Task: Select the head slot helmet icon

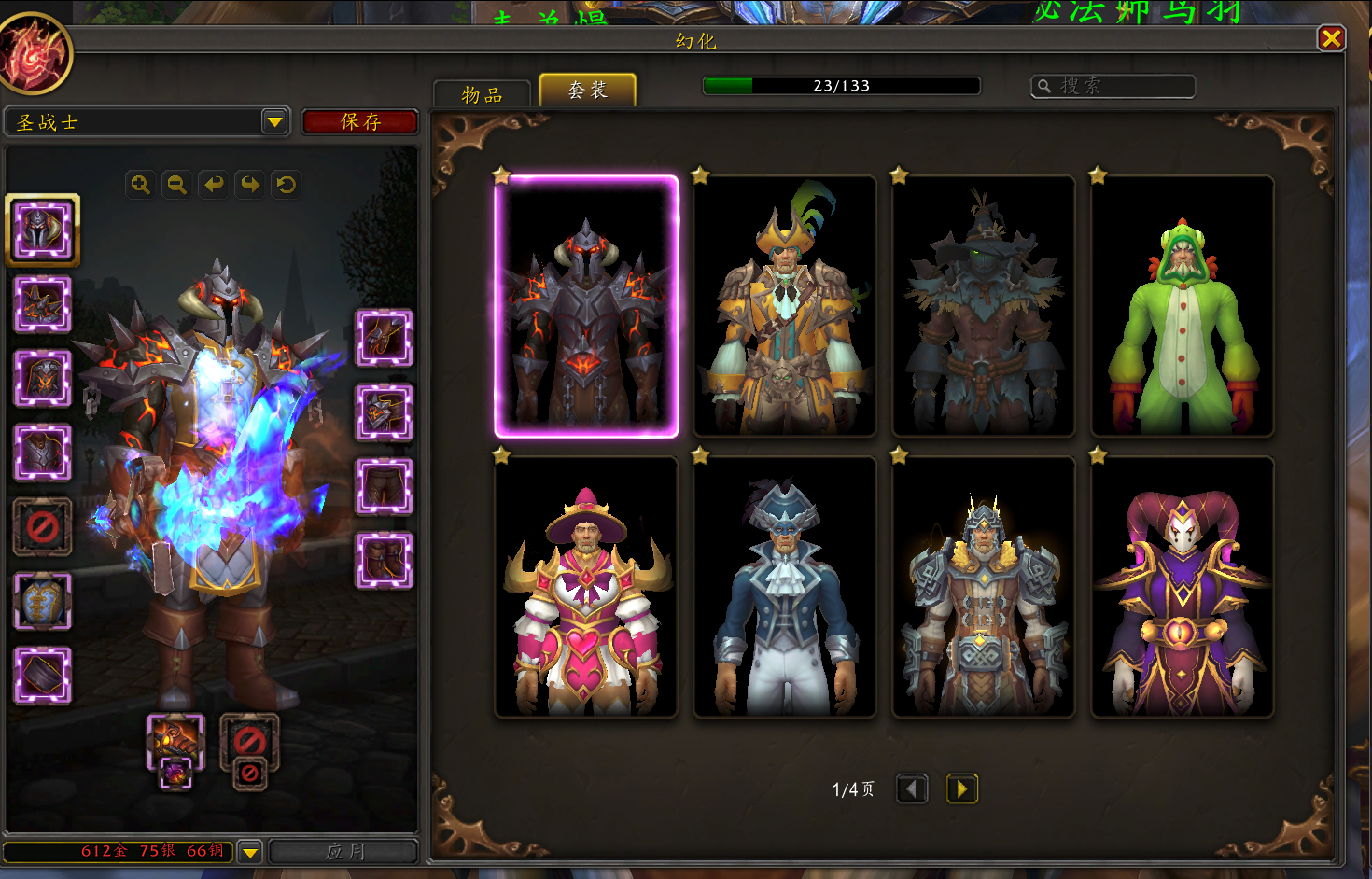Action: pyautogui.click(x=42, y=230)
